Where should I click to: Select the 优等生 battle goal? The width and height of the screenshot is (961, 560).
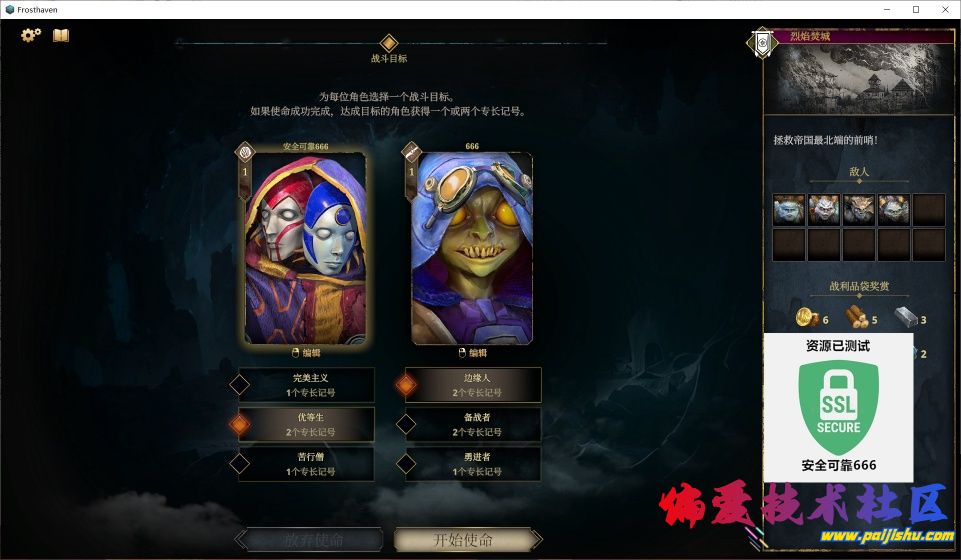(310, 425)
